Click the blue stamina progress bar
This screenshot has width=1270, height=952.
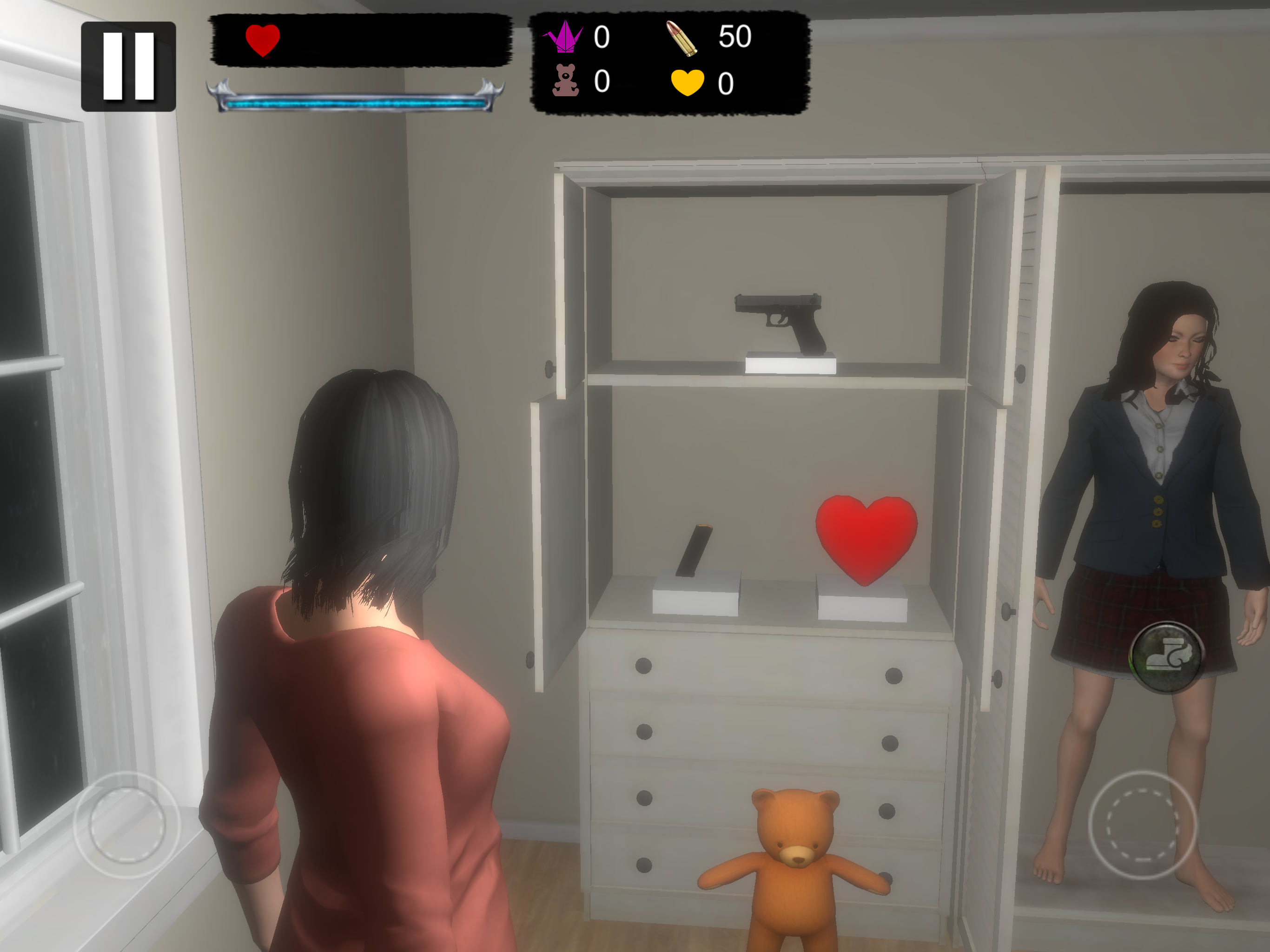point(362,103)
